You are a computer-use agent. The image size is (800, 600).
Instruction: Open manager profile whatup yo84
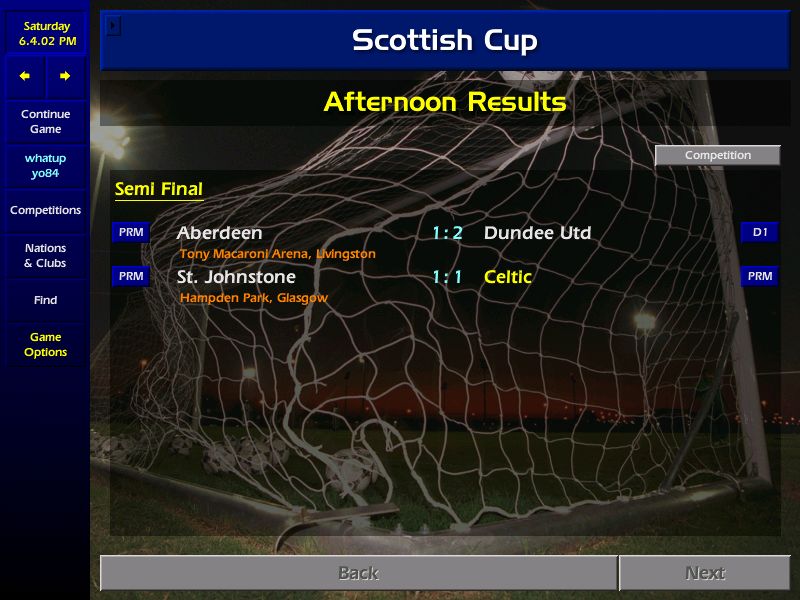click(x=45, y=166)
